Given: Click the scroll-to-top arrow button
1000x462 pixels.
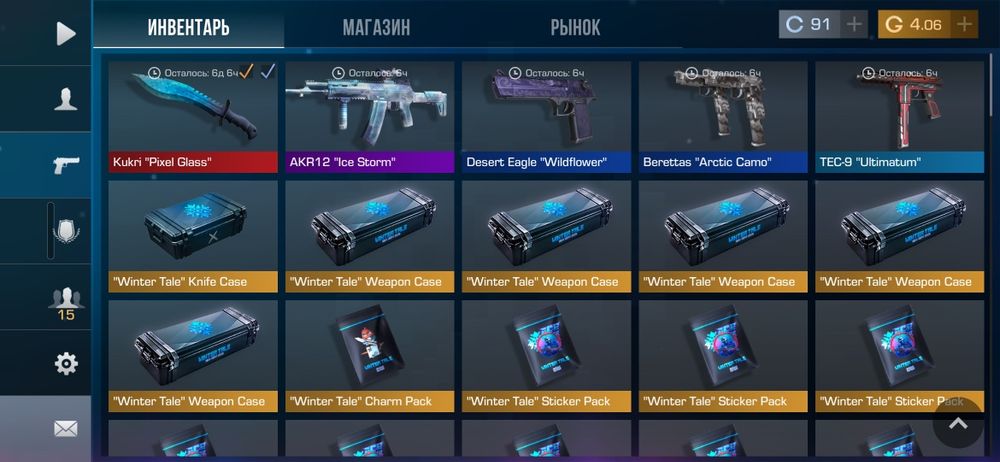Looking at the screenshot, I should pyautogui.click(x=958, y=423).
